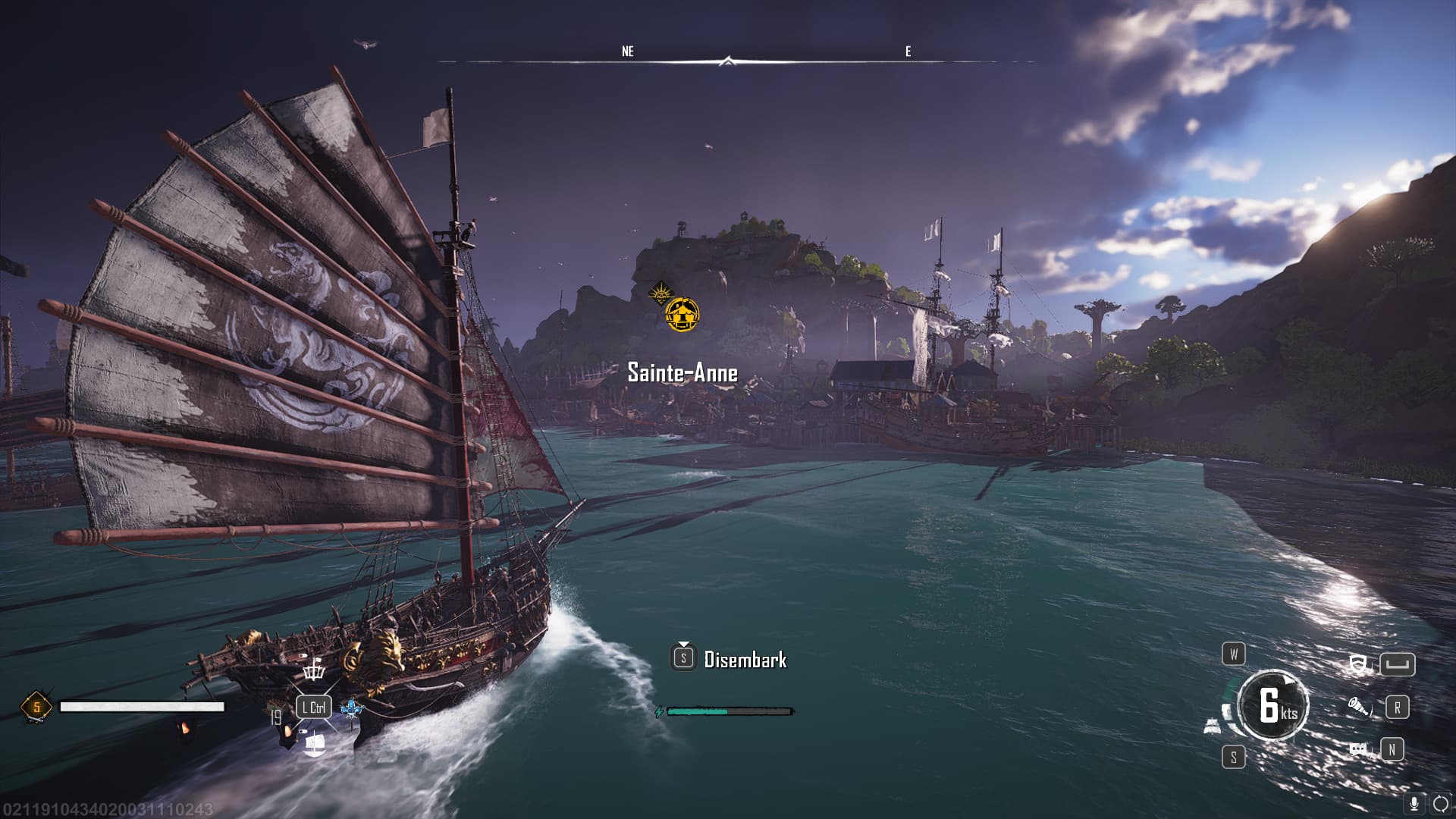Click the yellow Sainte-Anne outpost marker

point(682,315)
